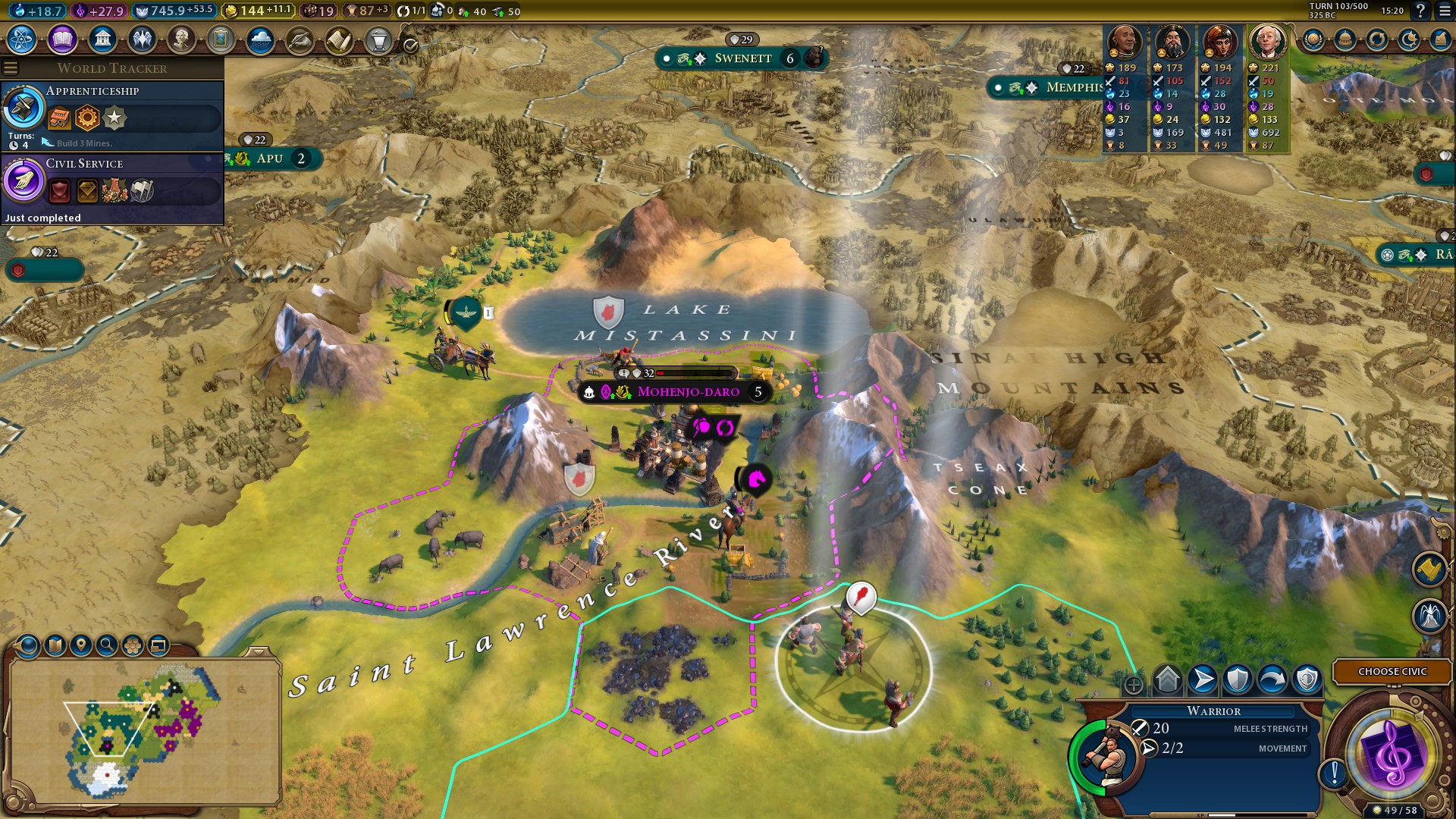Open the Great Works painting icon

pyautogui.click(x=221, y=39)
